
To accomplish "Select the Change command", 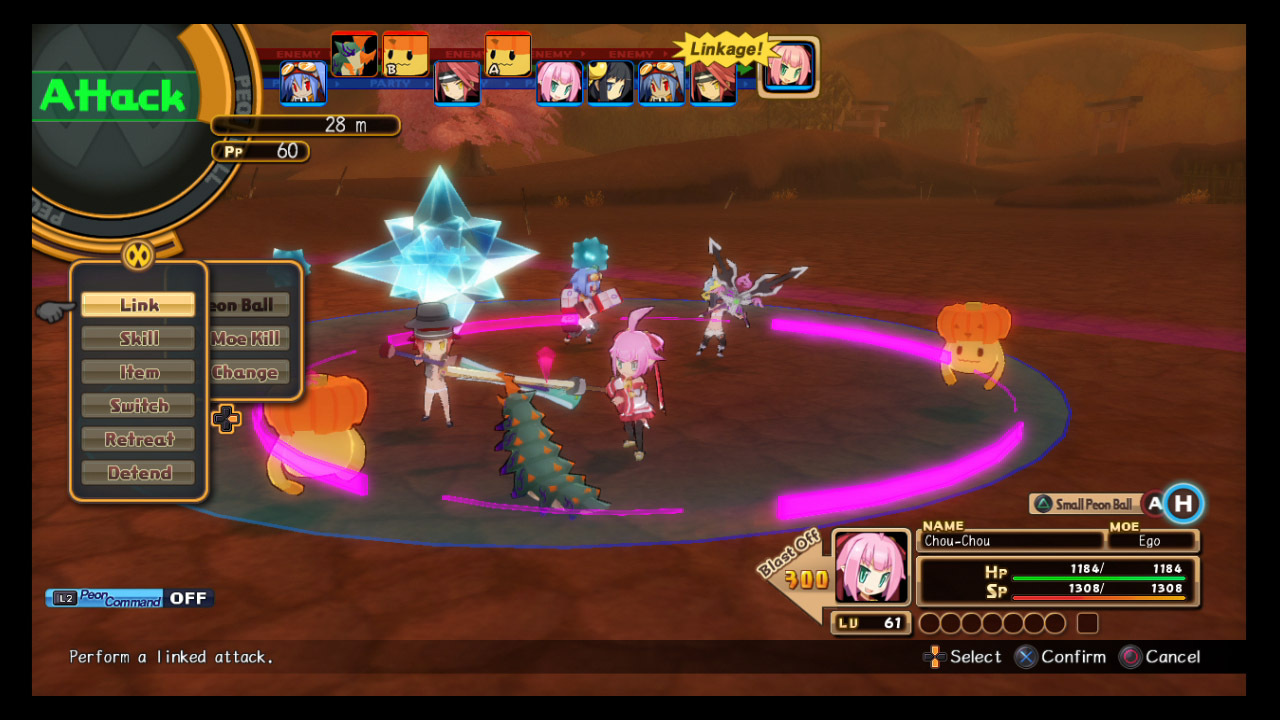I will pos(247,373).
